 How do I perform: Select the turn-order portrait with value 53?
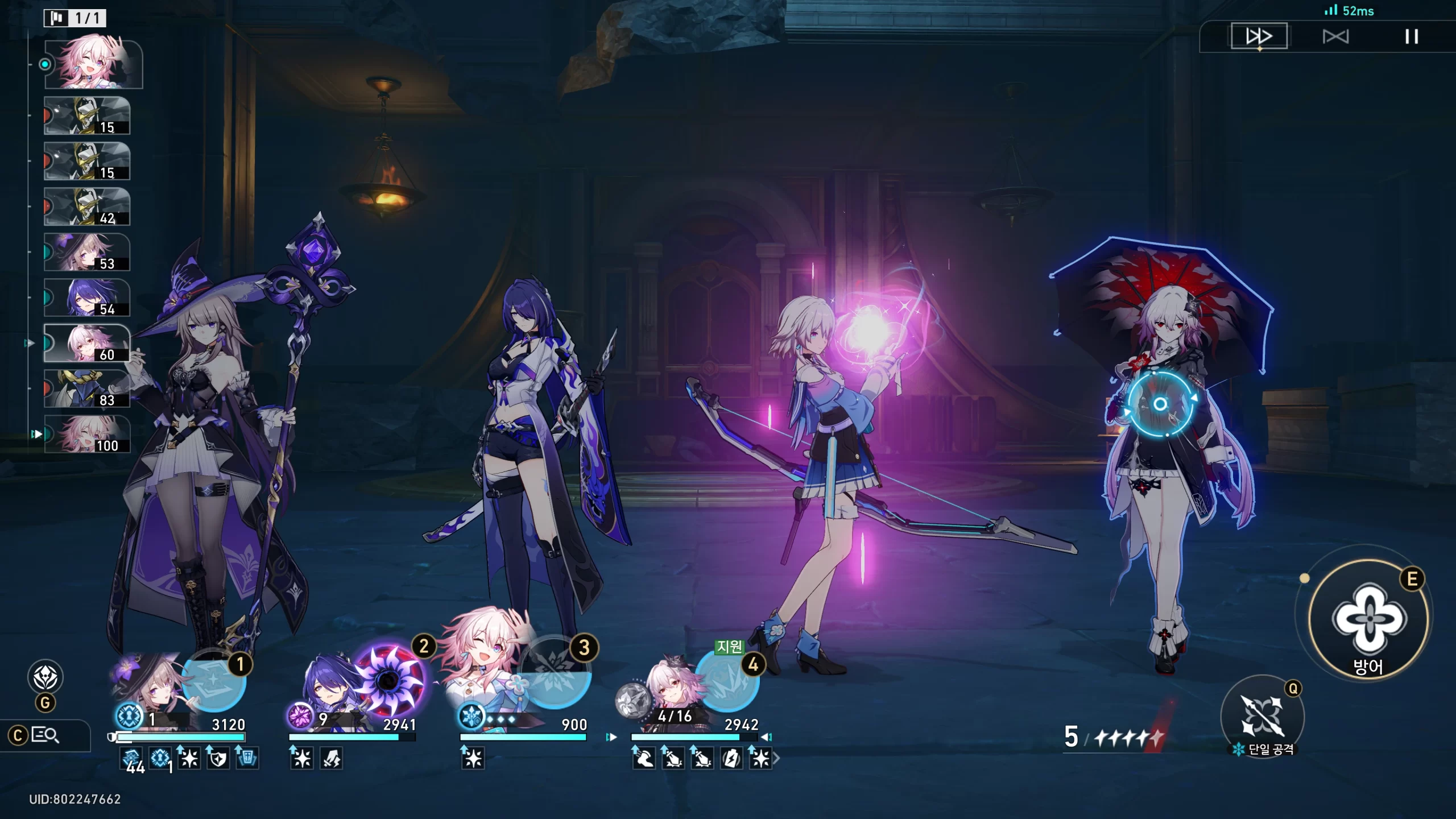pos(87,252)
